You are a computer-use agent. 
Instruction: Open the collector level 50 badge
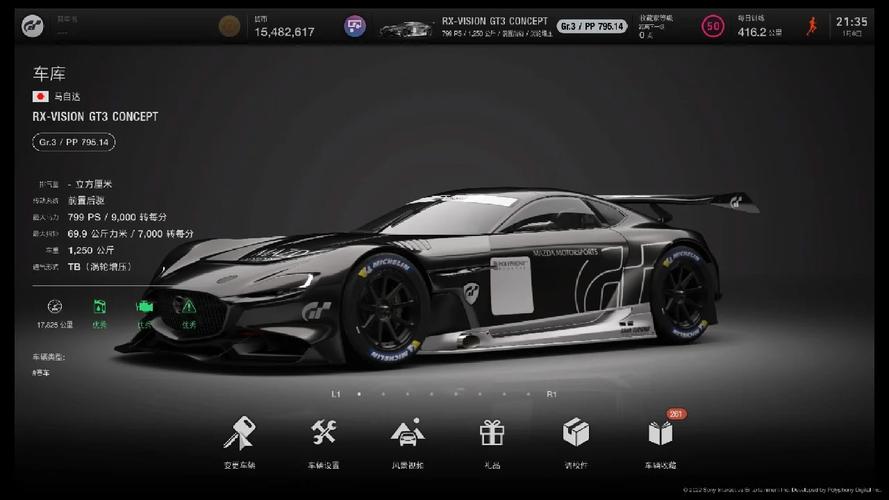[x=713, y=26]
